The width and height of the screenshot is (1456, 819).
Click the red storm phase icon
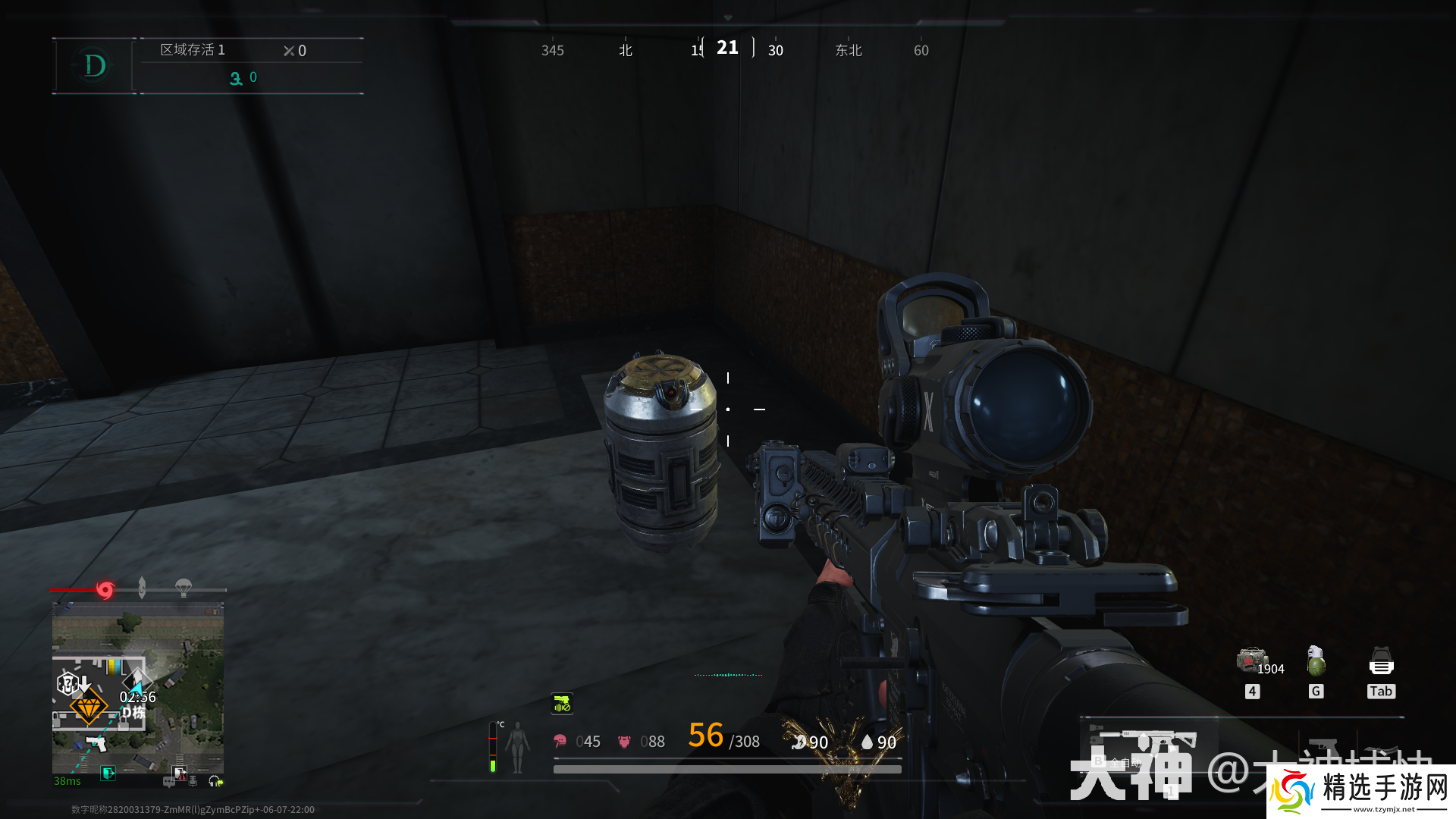pos(105,589)
